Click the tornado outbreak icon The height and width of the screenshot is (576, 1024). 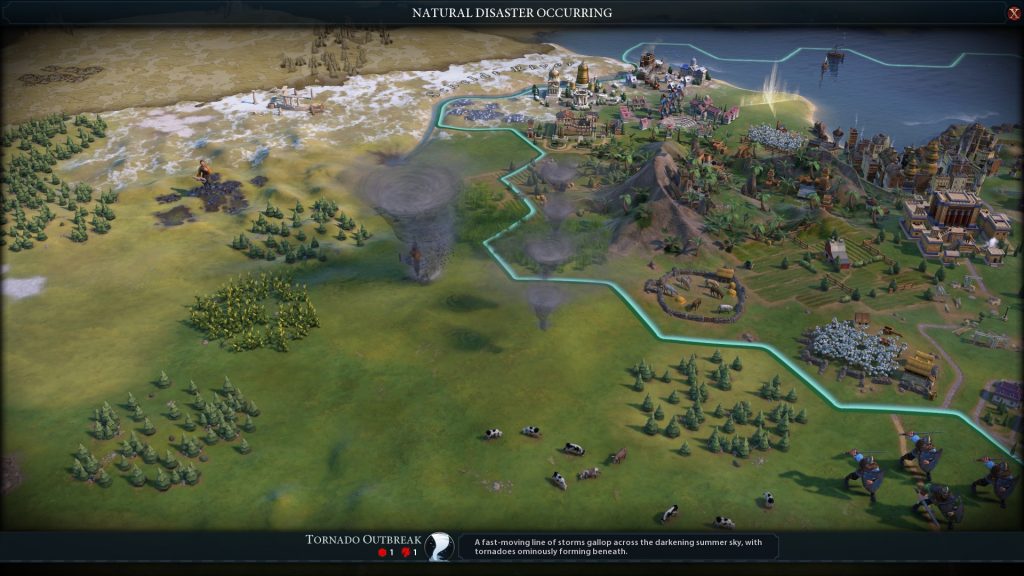[x=438, y=546]
